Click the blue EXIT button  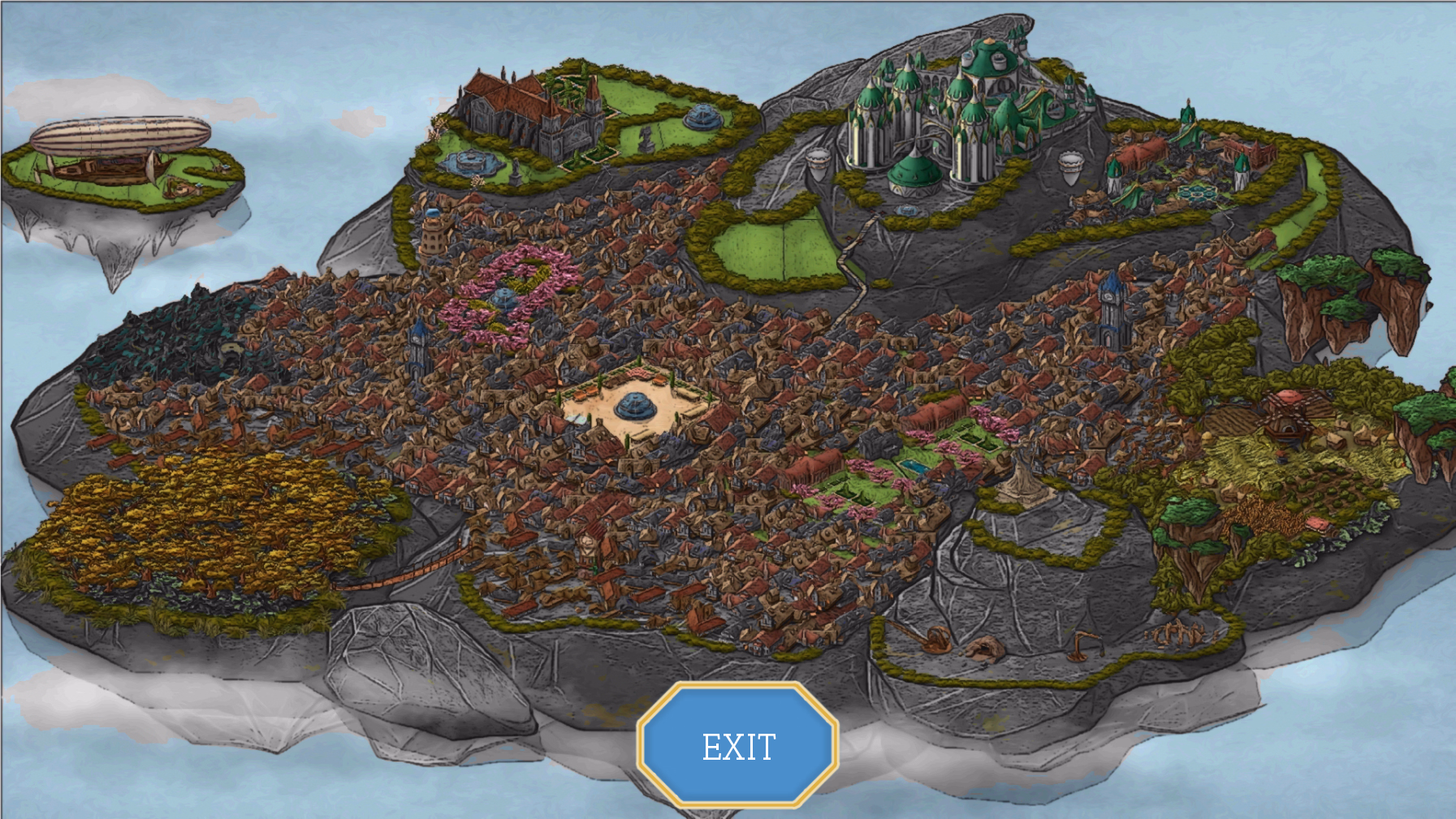[737, 745]
